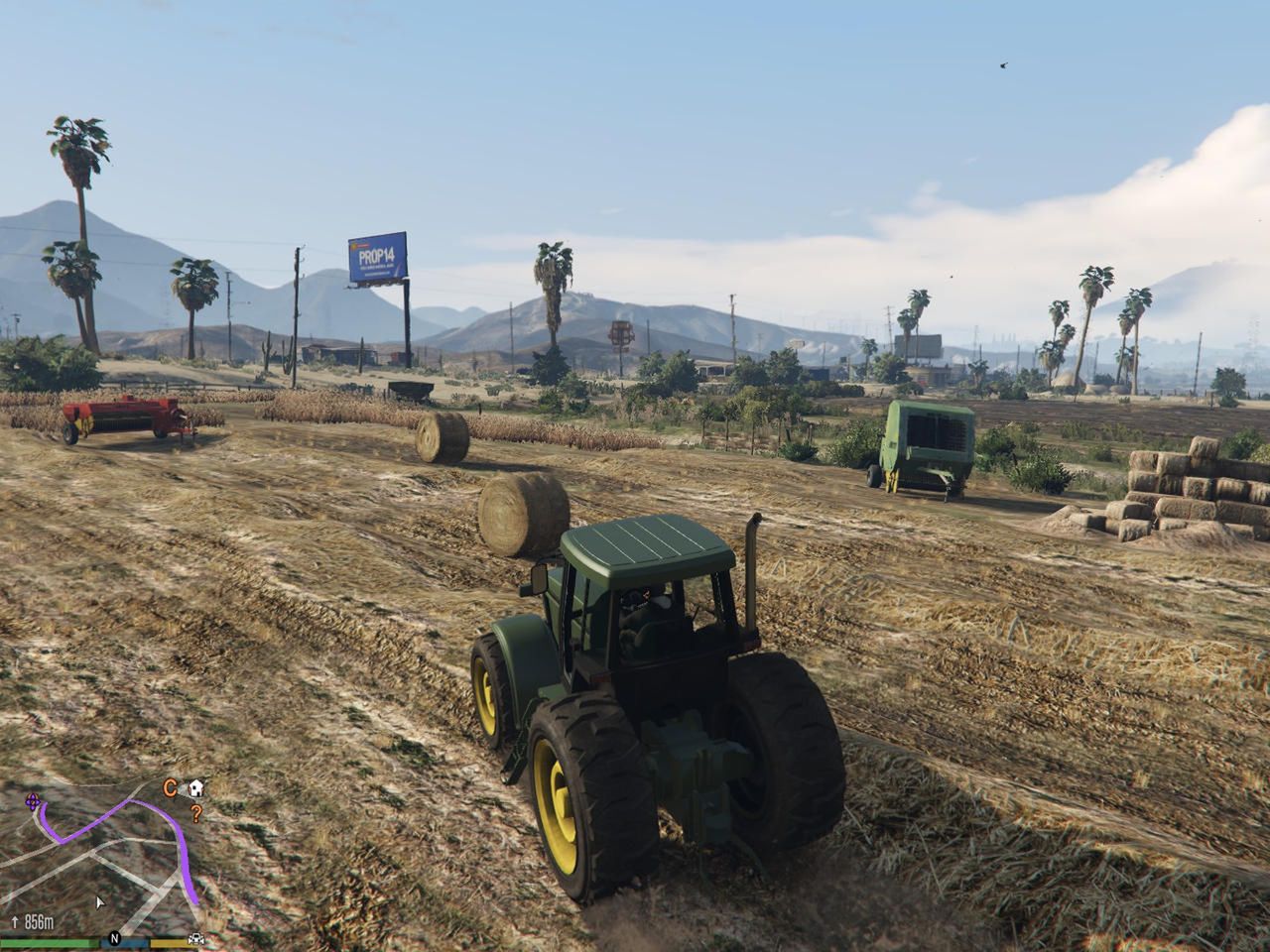The width and height of the screenshot is (1270, 952).
Task: Select the white house property blip on minimap
Action: tap(195, 789)
